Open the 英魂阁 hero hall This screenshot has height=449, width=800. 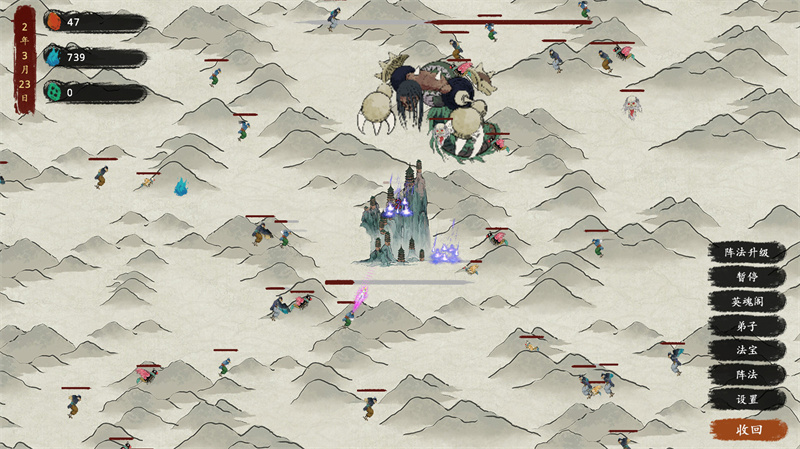(747, 302)
